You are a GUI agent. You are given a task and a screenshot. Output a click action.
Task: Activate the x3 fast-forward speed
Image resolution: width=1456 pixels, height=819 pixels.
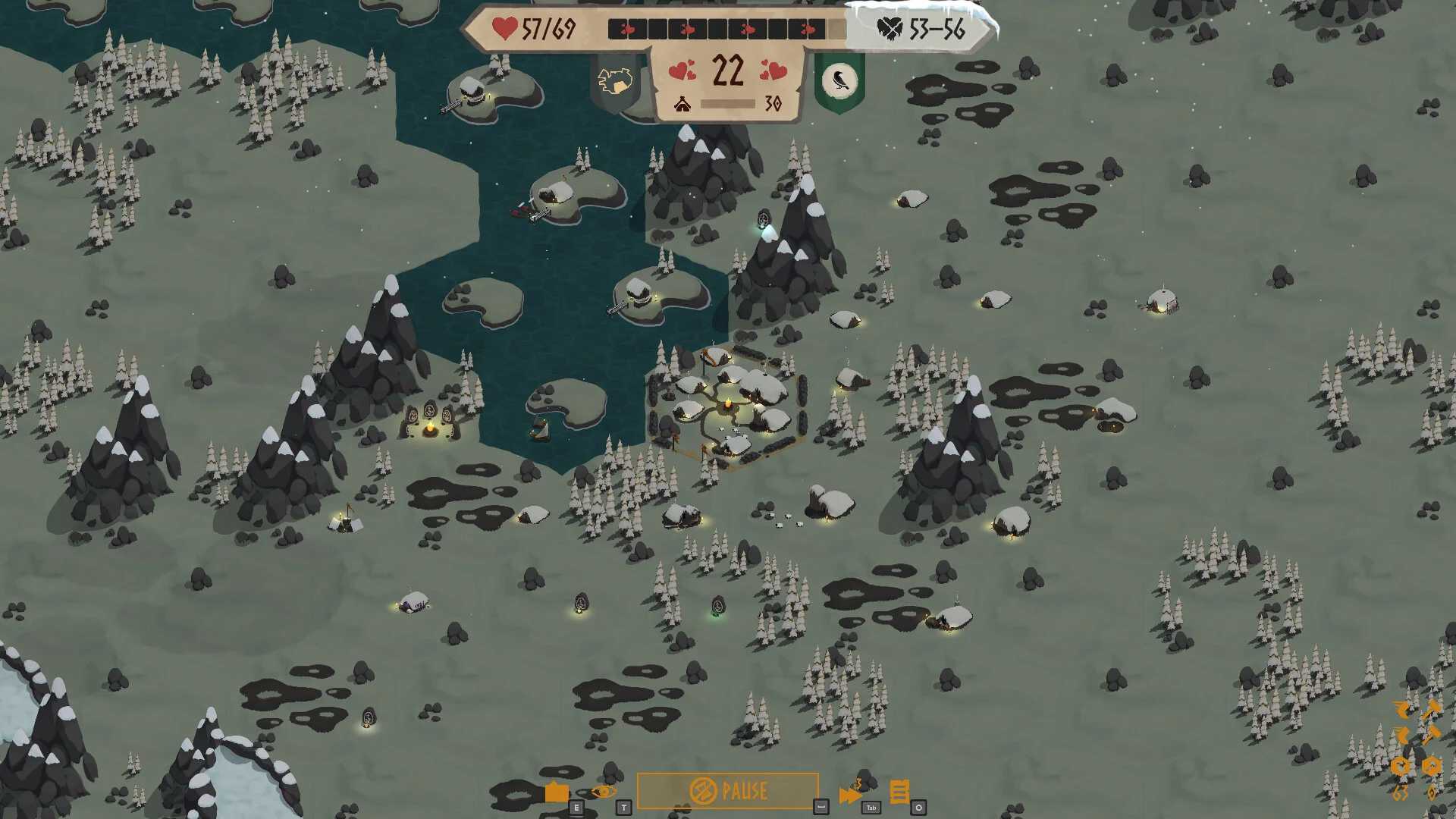850,793
